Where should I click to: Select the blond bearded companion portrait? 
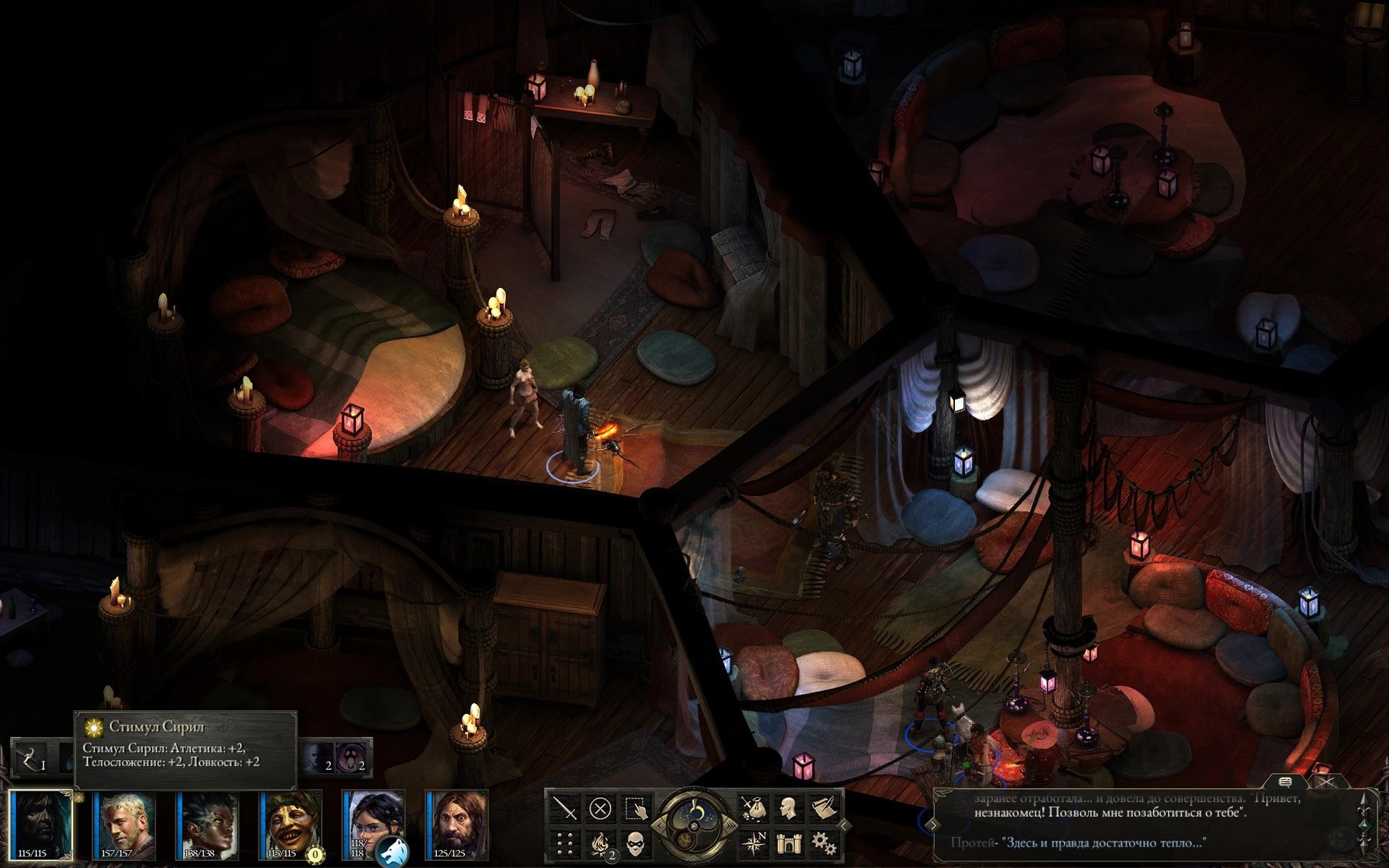pos(125,824)
